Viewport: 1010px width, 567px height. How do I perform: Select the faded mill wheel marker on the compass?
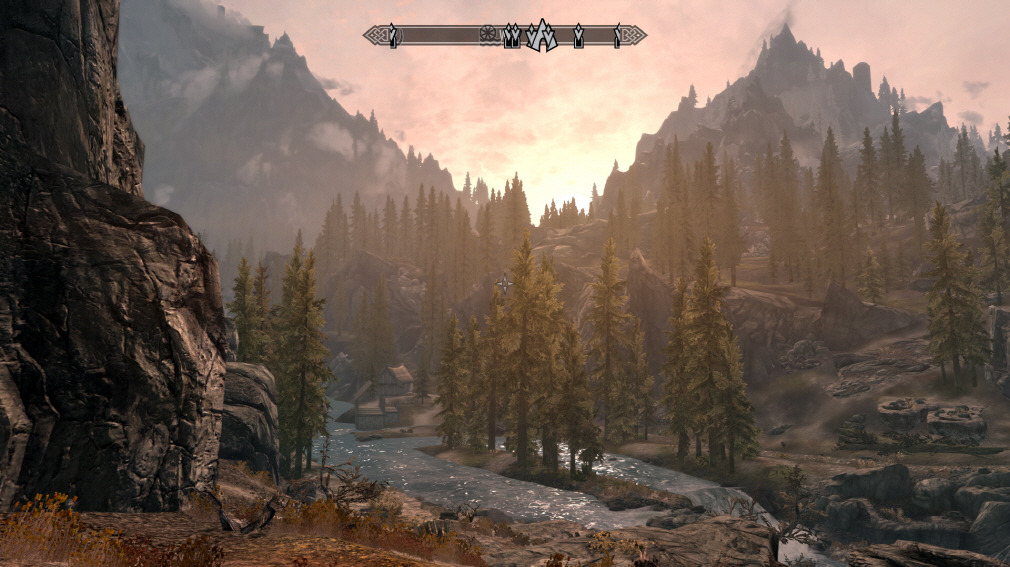point(488,34)
